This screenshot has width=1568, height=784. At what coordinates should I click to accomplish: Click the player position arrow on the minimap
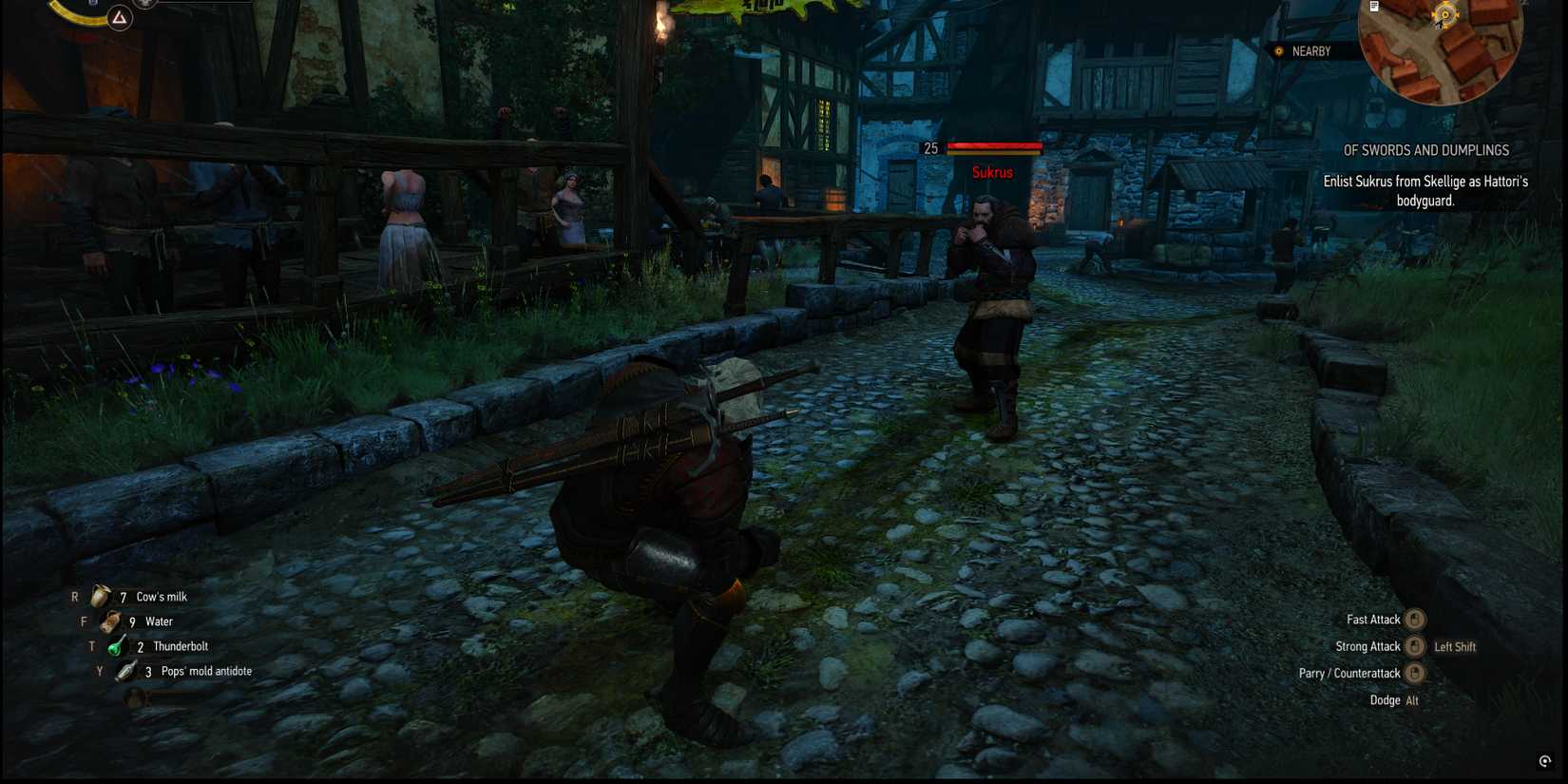point(1439,24)
